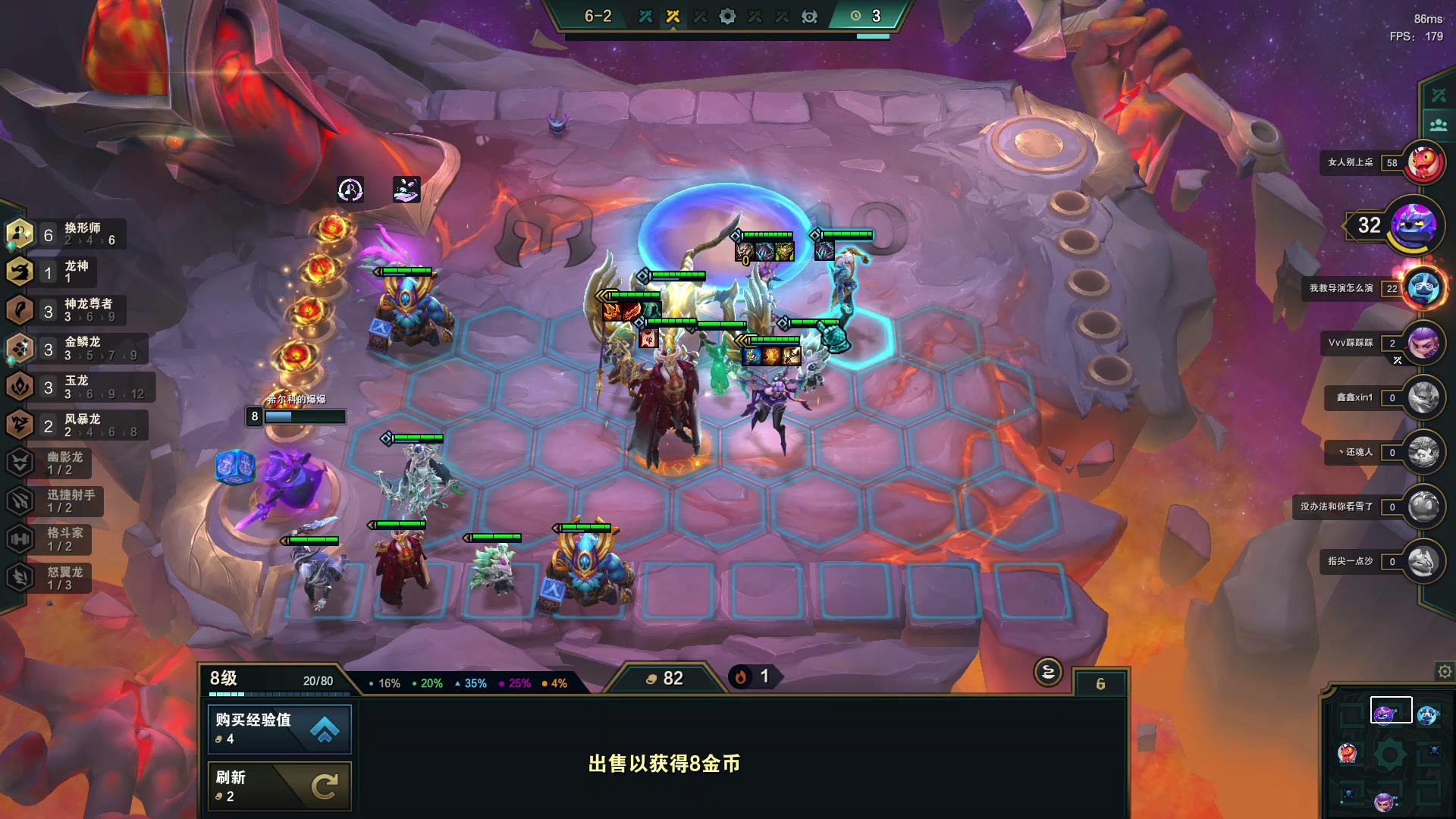1456x819 pixels.
Task: Toggle the crossed-swords tab above the player list
Action: [1438, 96]
